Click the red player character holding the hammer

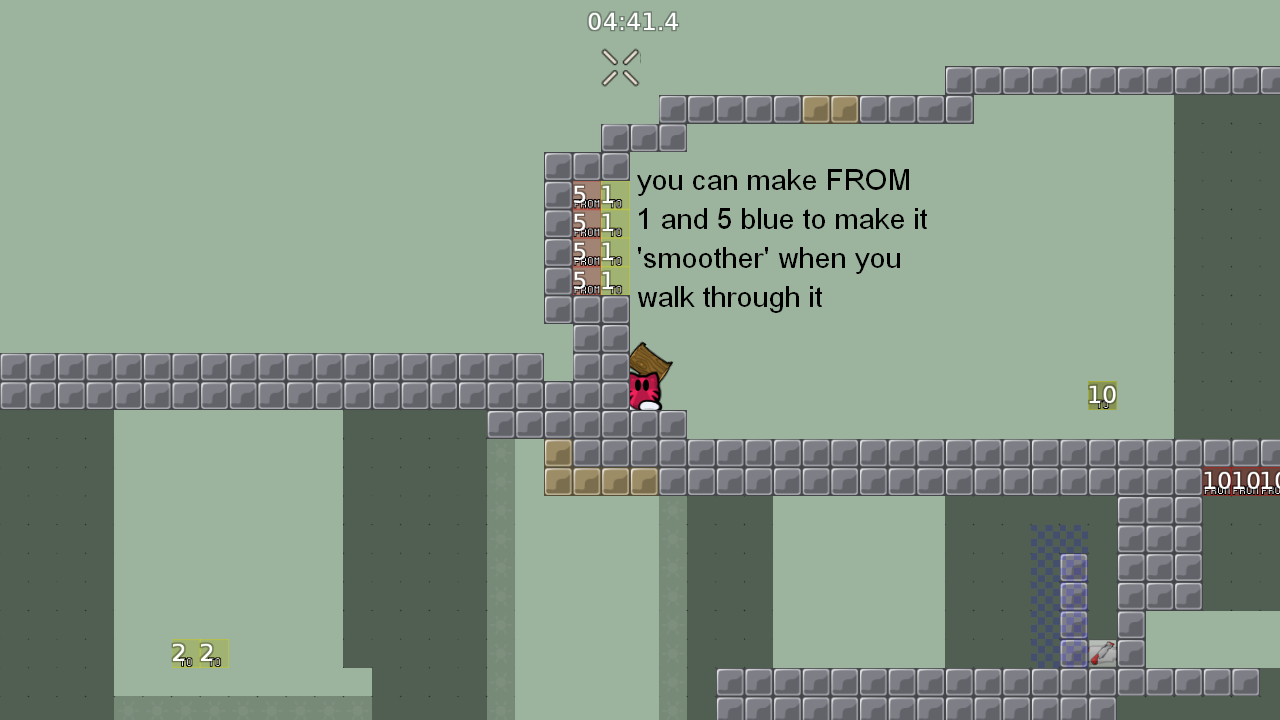coord(643,390)
